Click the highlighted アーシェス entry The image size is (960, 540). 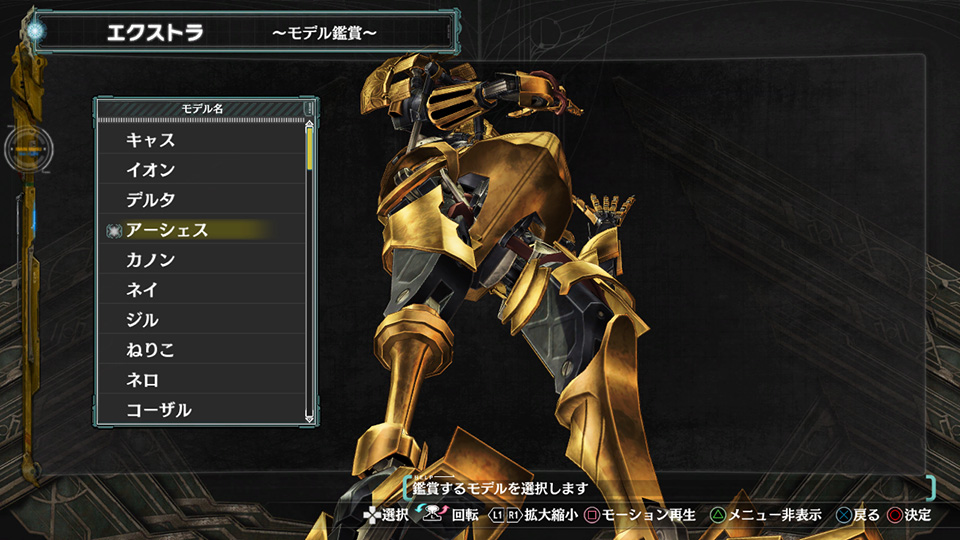(167, 230)
